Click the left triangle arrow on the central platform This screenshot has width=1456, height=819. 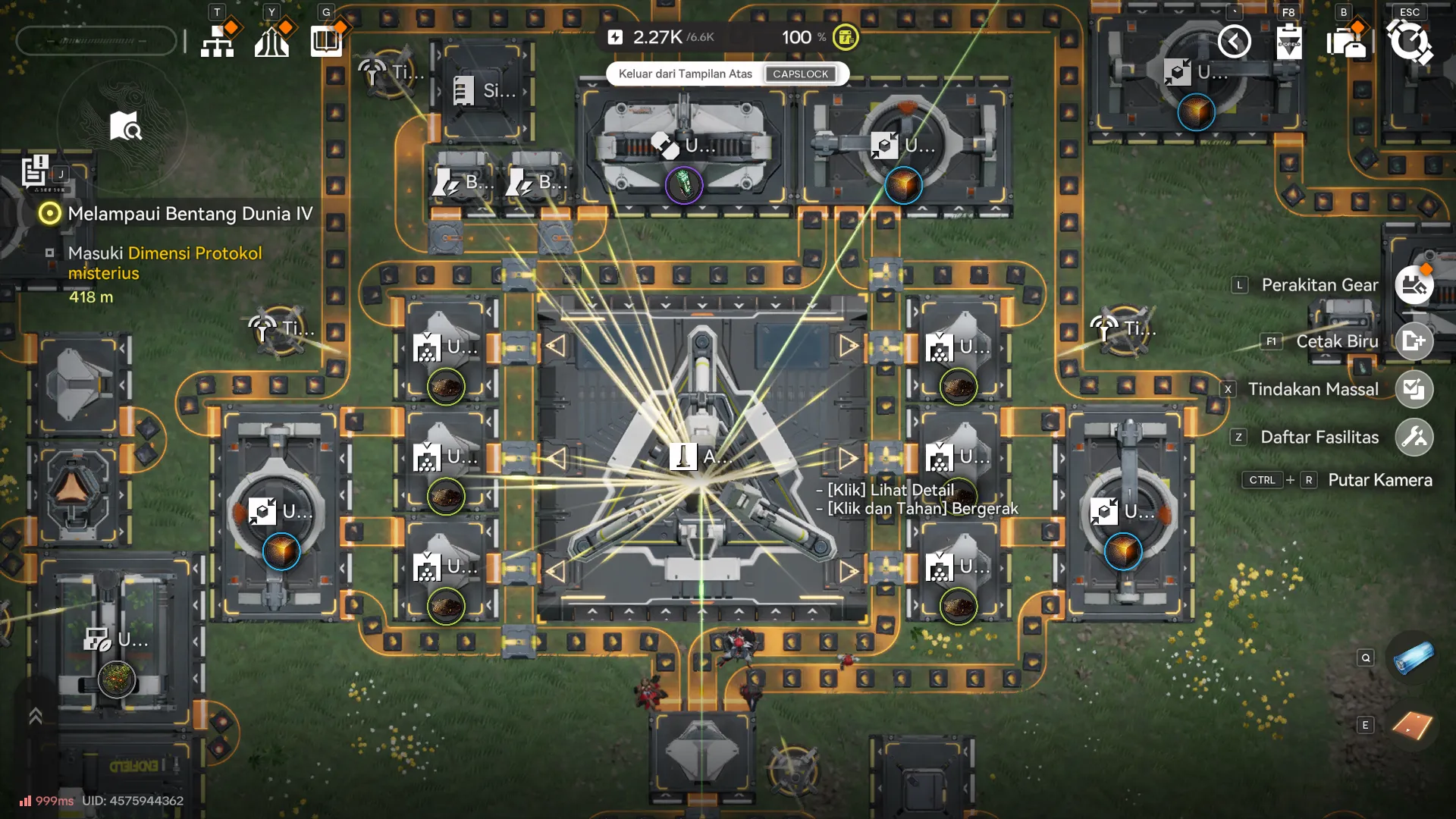tap(559, 457)
